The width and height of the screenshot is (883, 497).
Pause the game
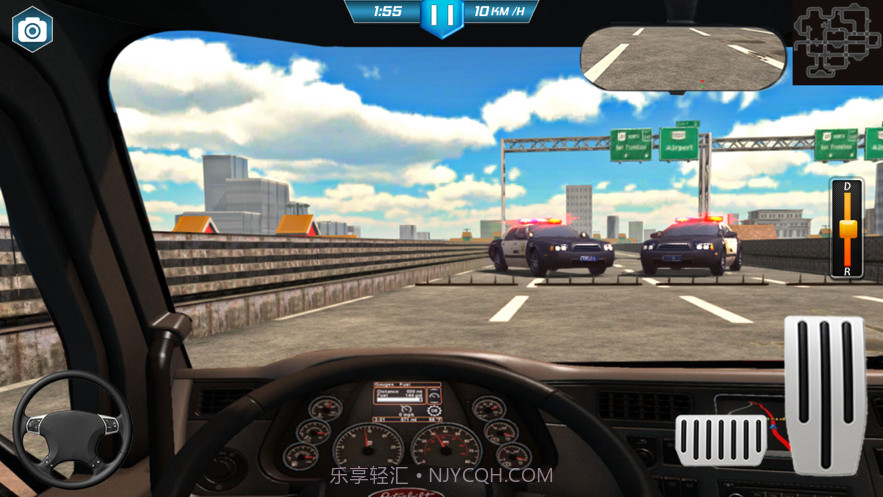[x=441, y=16]
